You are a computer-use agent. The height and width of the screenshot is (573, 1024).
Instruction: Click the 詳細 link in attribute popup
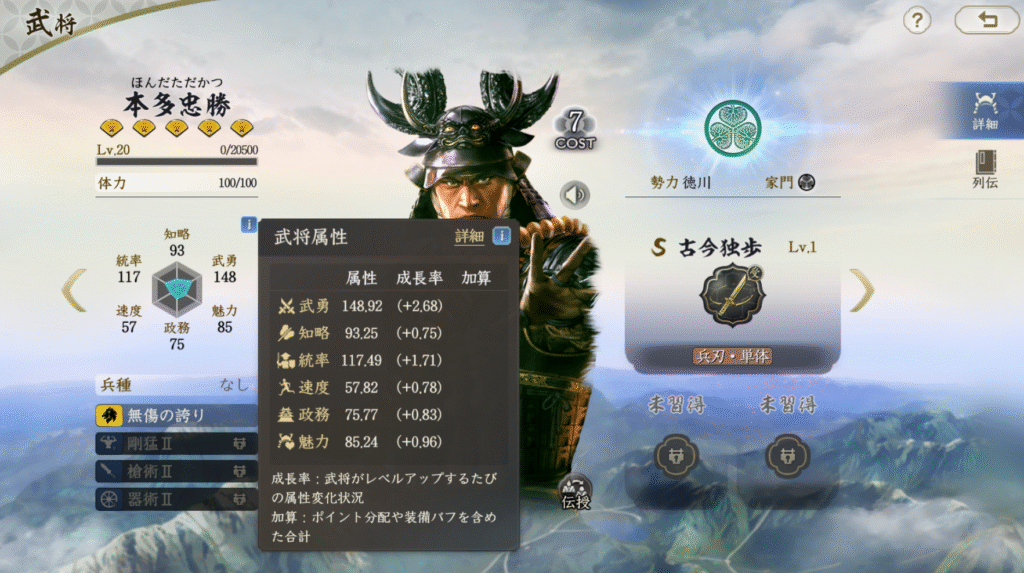pyautogui.click(x=469, y=237)
